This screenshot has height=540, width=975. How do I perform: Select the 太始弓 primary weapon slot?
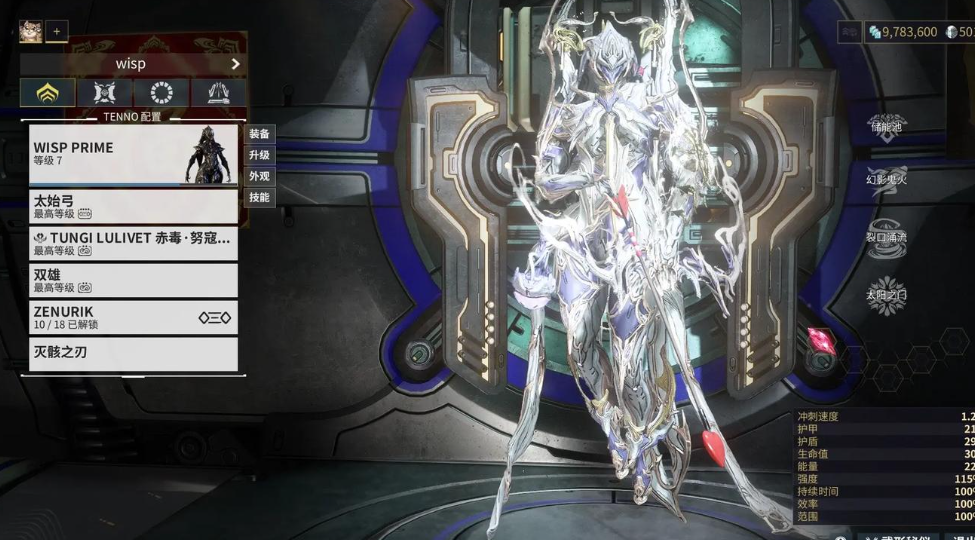click(132, 206)
